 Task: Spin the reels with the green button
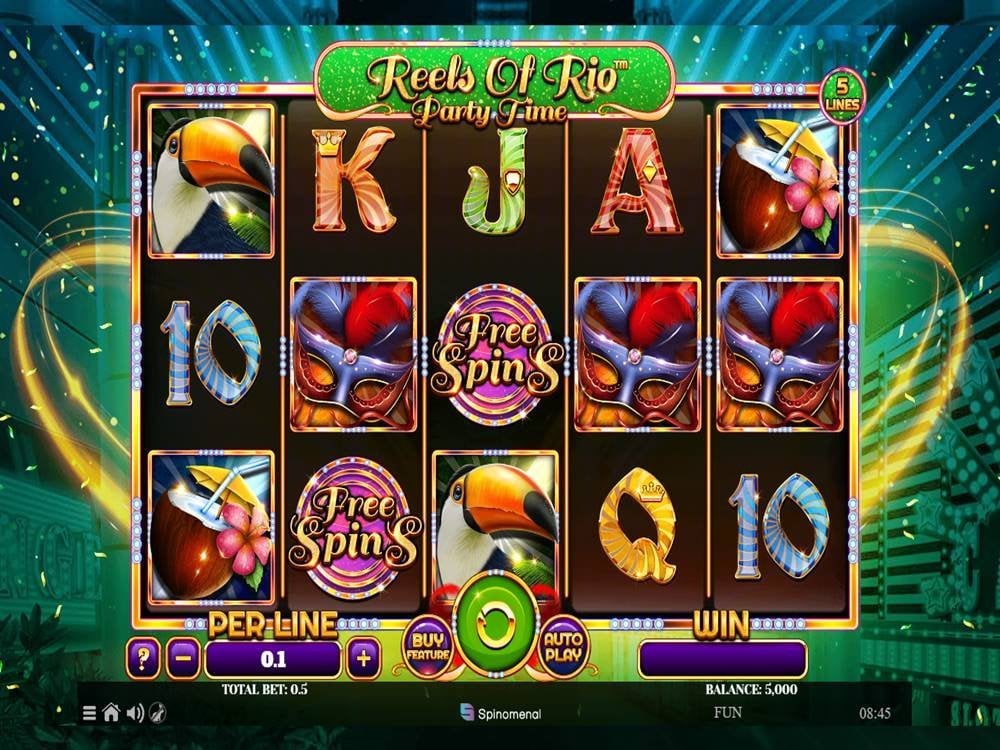[x=493, y=627]
